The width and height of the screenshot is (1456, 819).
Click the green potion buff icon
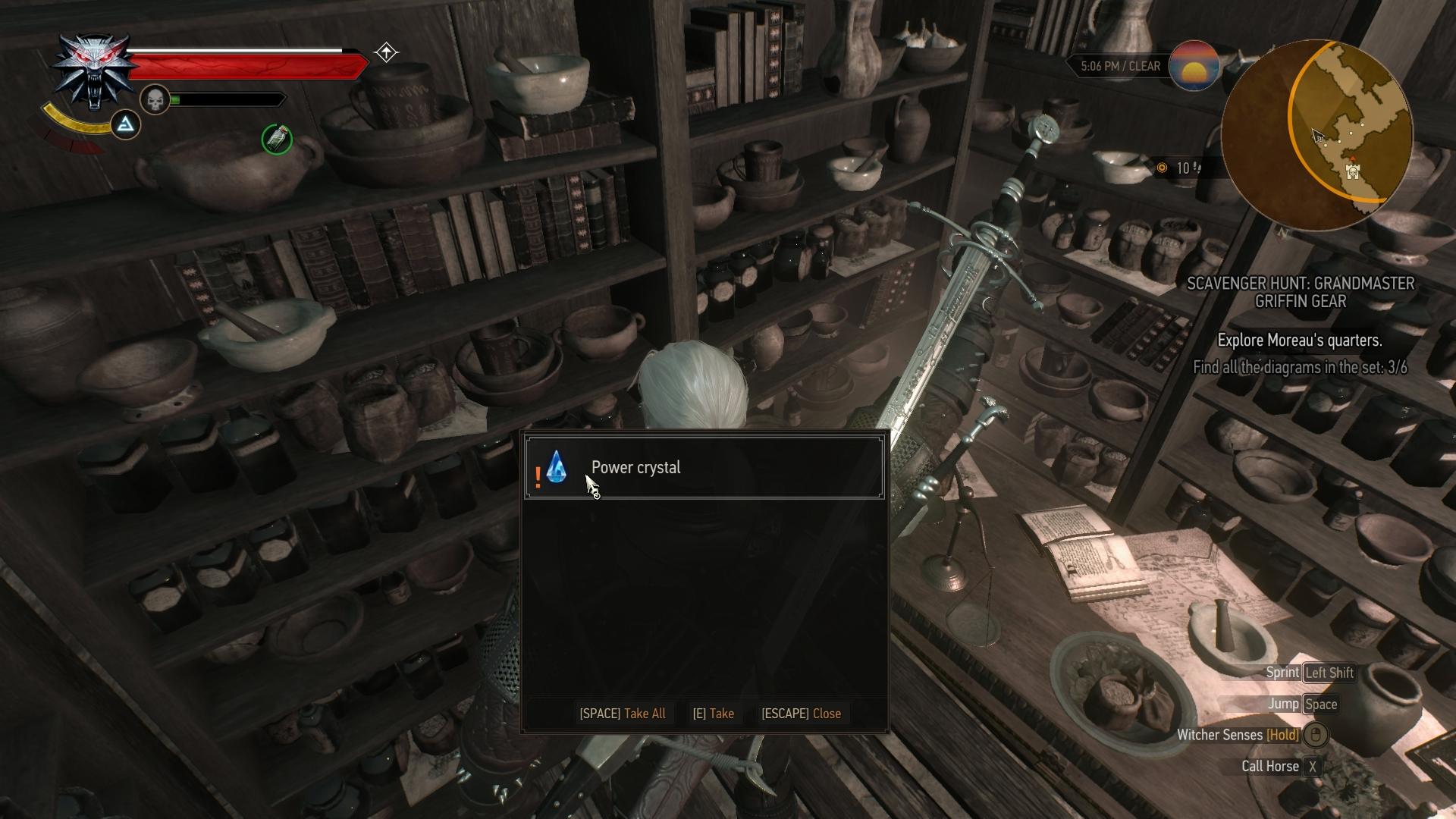pos(277,140)
